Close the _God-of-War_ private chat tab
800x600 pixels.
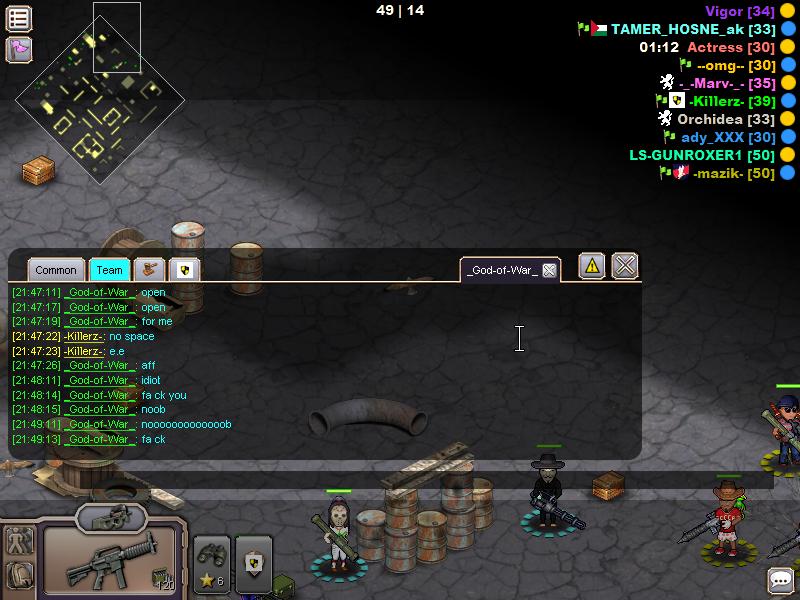click(549, 271)
